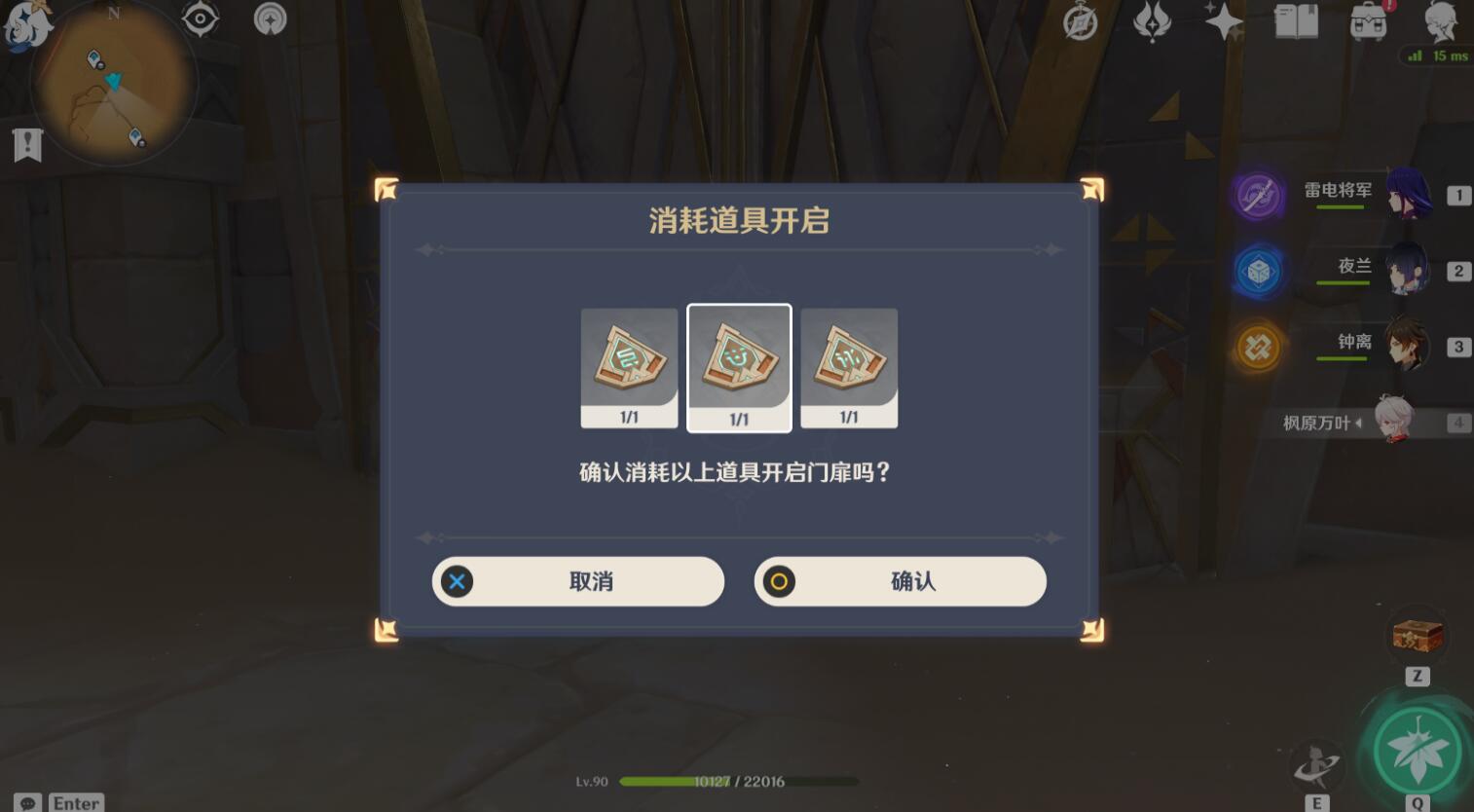Activate the elemental skill icon

[x=1316, y=765]
